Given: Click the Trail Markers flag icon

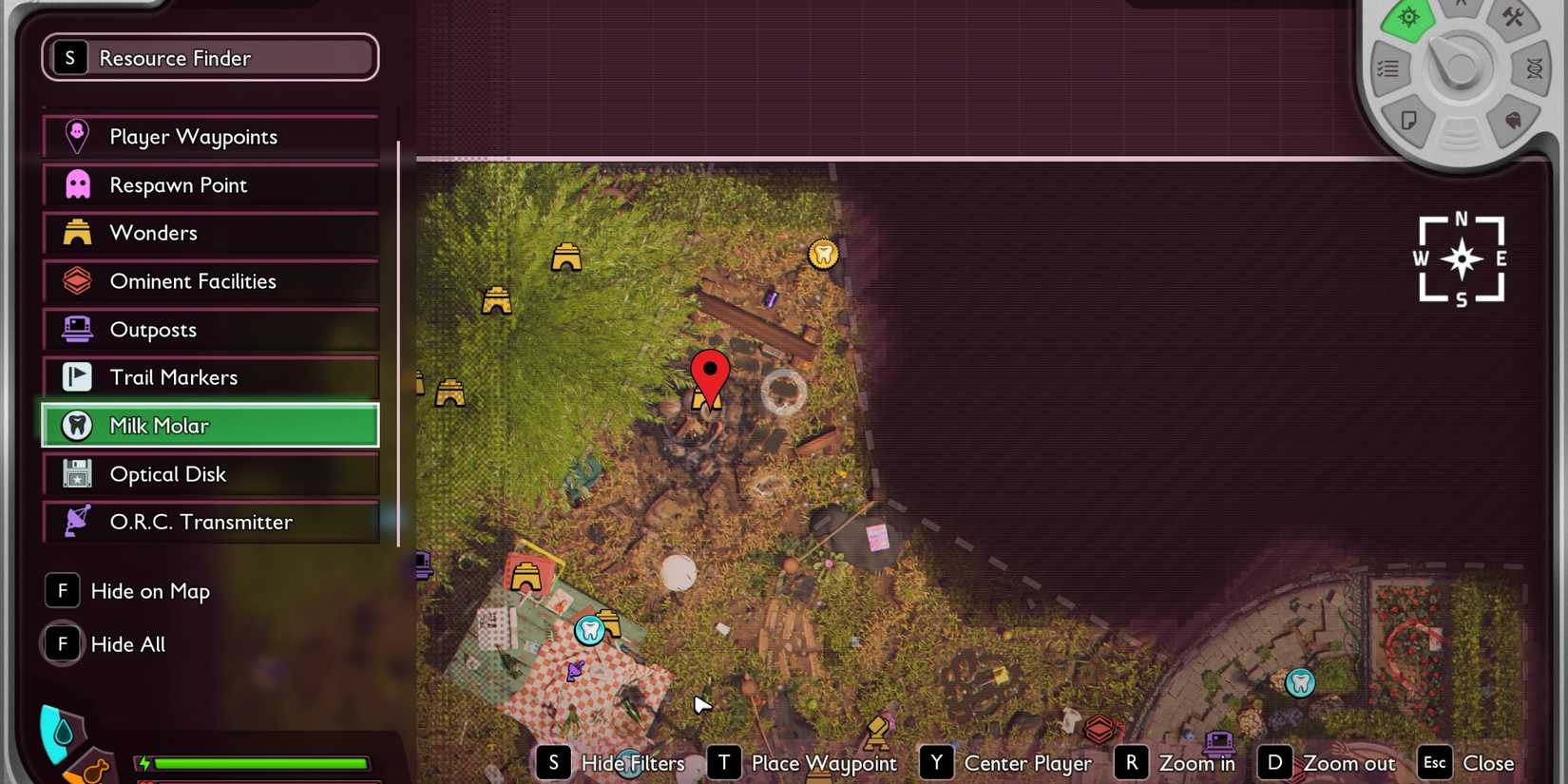Looking at the screenshot, I should 76,377.
